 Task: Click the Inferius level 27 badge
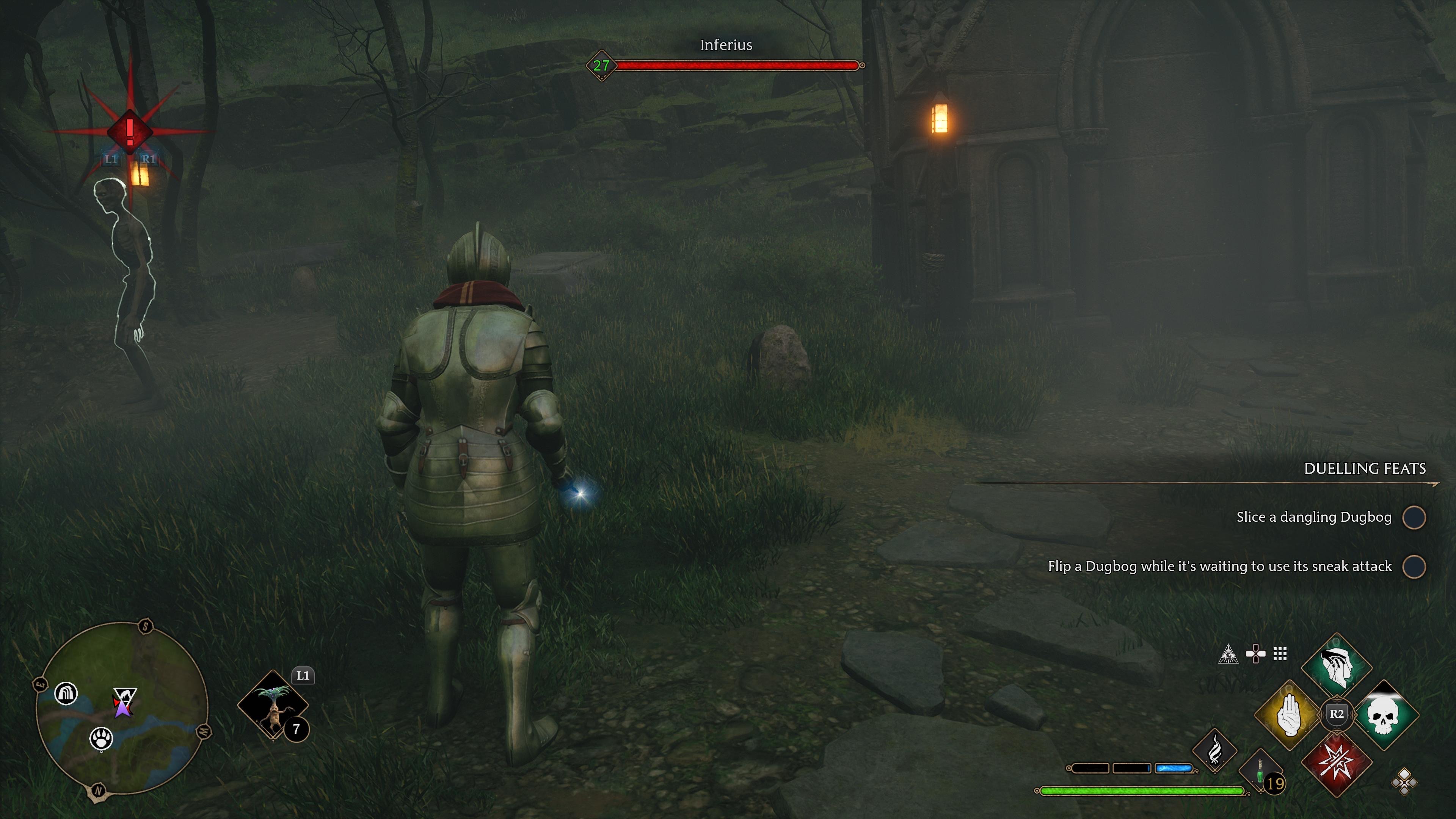point(601,66)
